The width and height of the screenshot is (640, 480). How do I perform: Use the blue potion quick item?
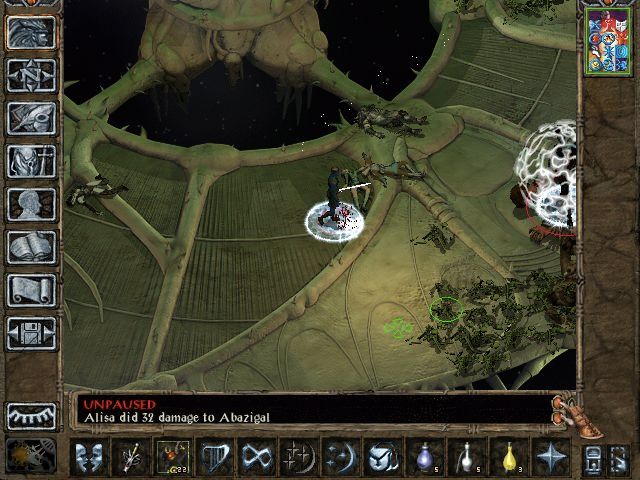pos(424,456)
